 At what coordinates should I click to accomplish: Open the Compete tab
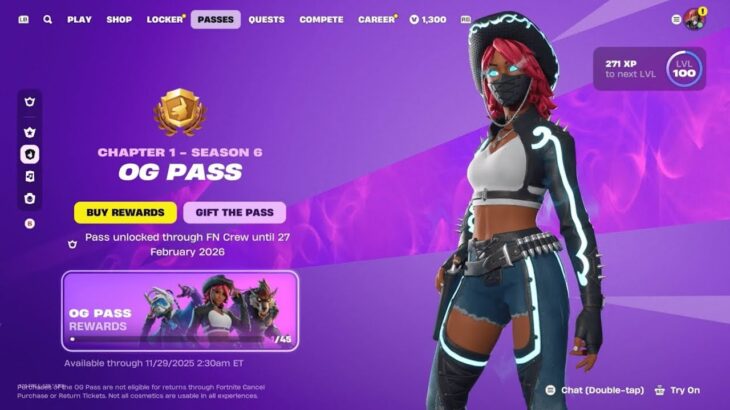pos(321,19)
